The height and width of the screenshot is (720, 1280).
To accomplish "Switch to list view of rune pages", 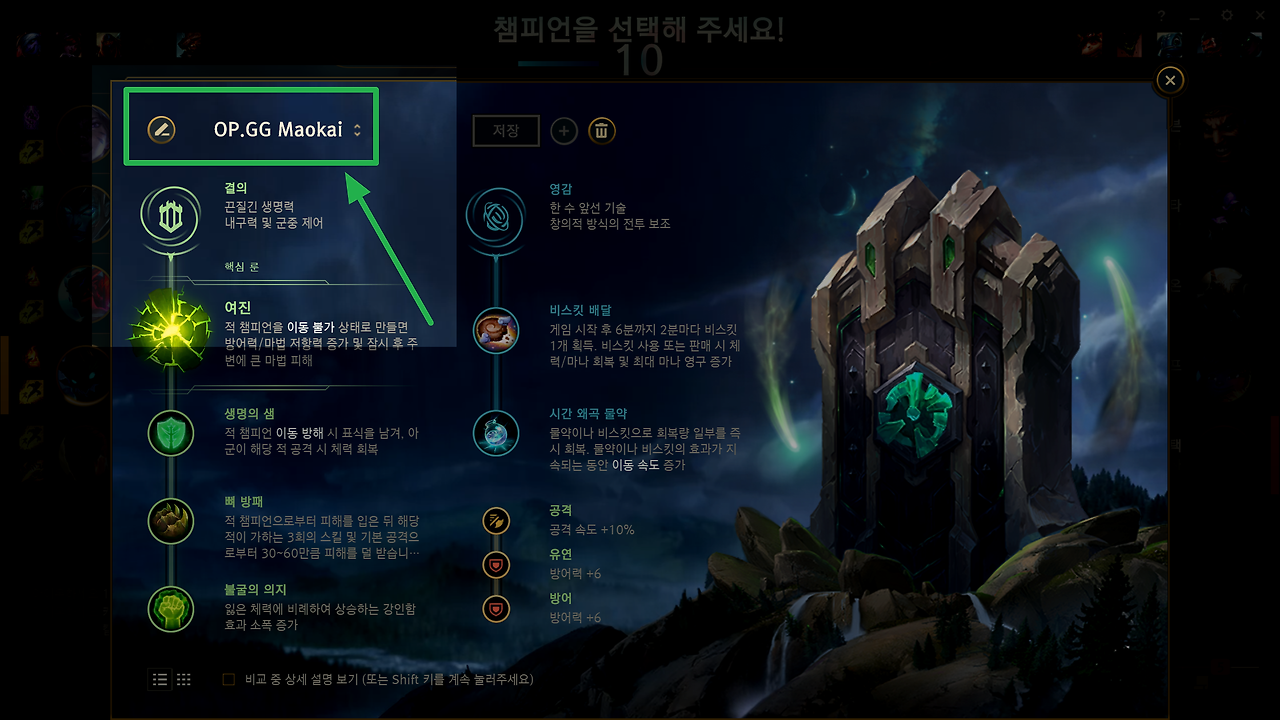I will click(x=159, y=679).
